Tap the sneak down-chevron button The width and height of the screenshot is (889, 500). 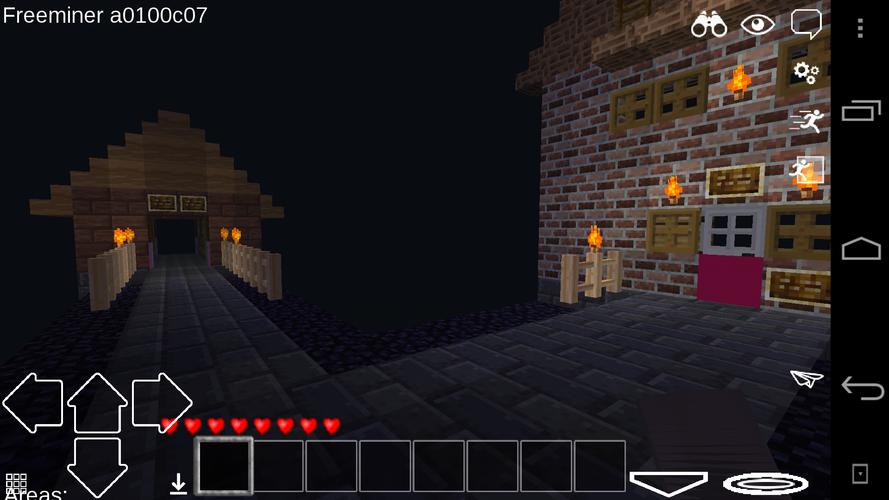668,483
